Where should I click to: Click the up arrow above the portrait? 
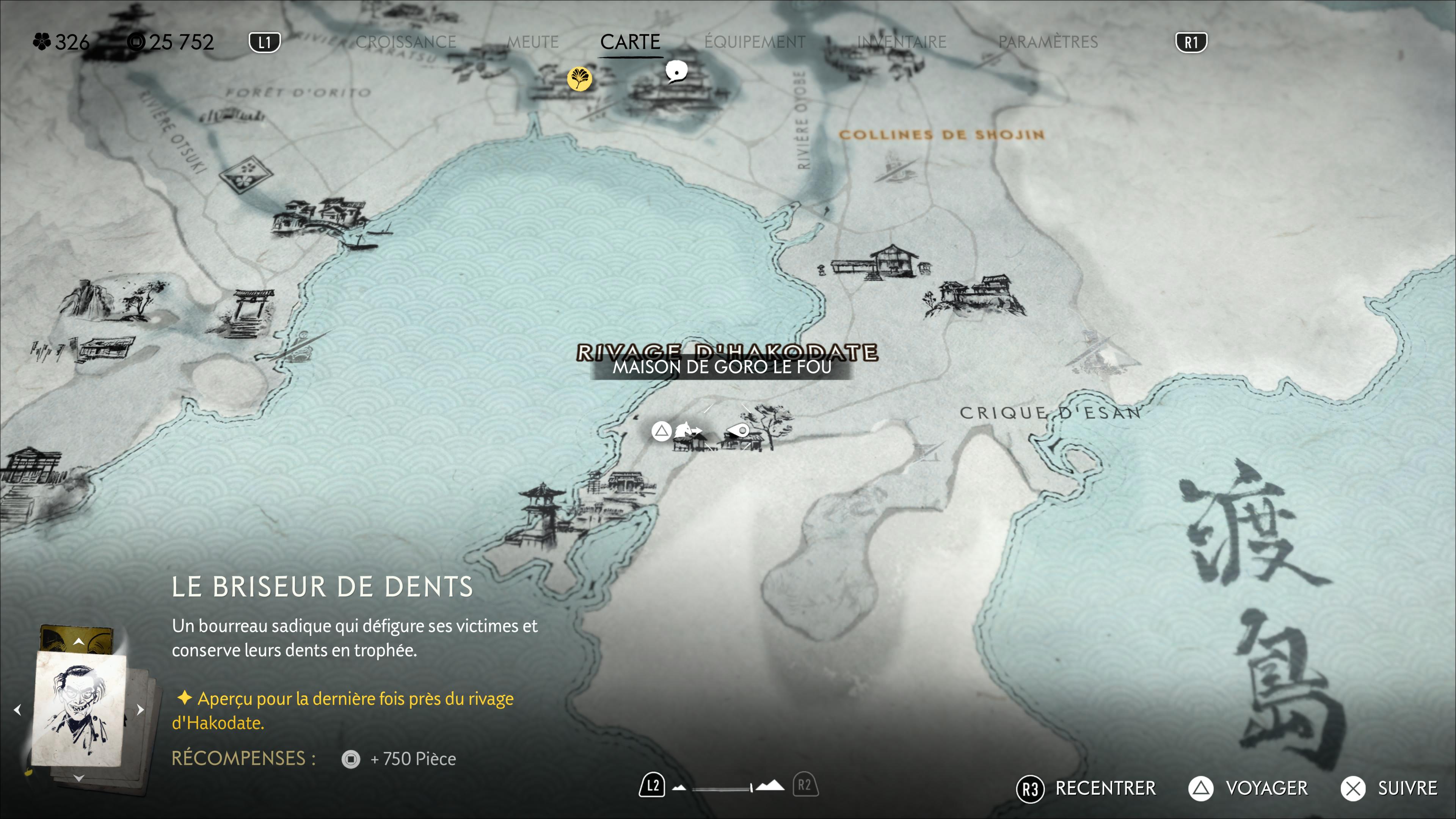click(78, 642)
